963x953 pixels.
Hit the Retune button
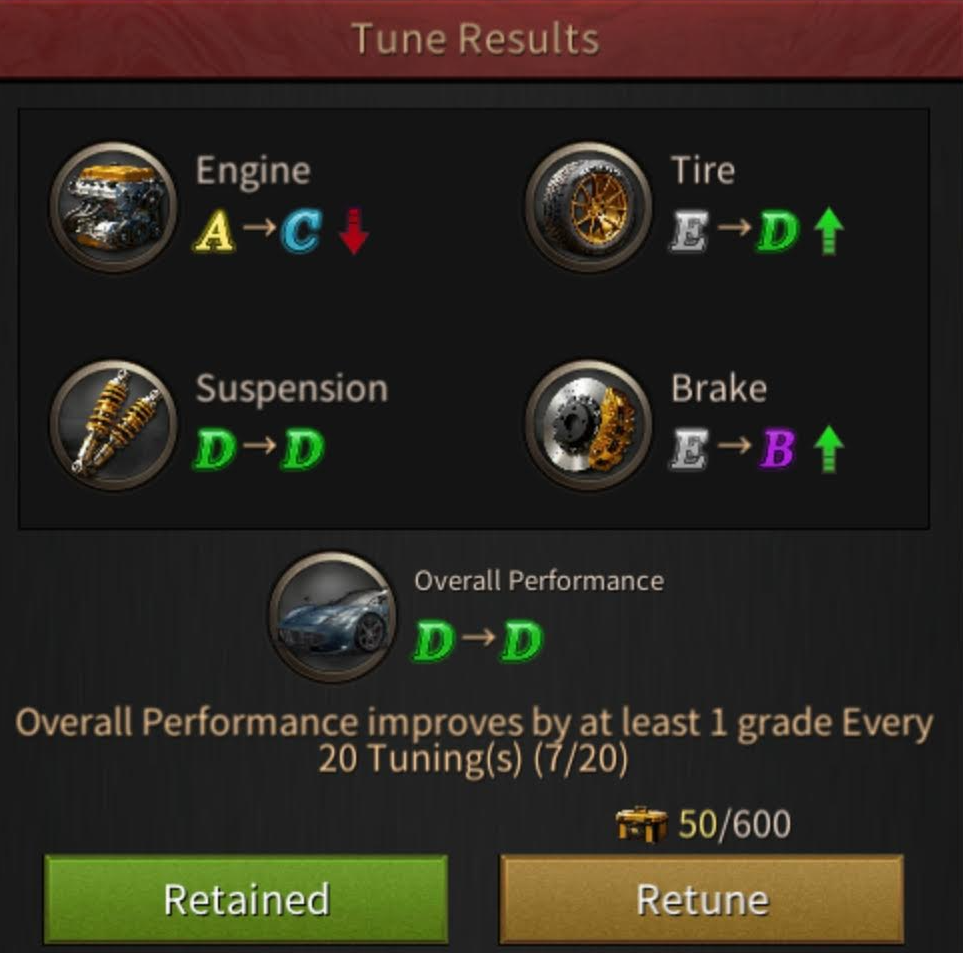701,898
